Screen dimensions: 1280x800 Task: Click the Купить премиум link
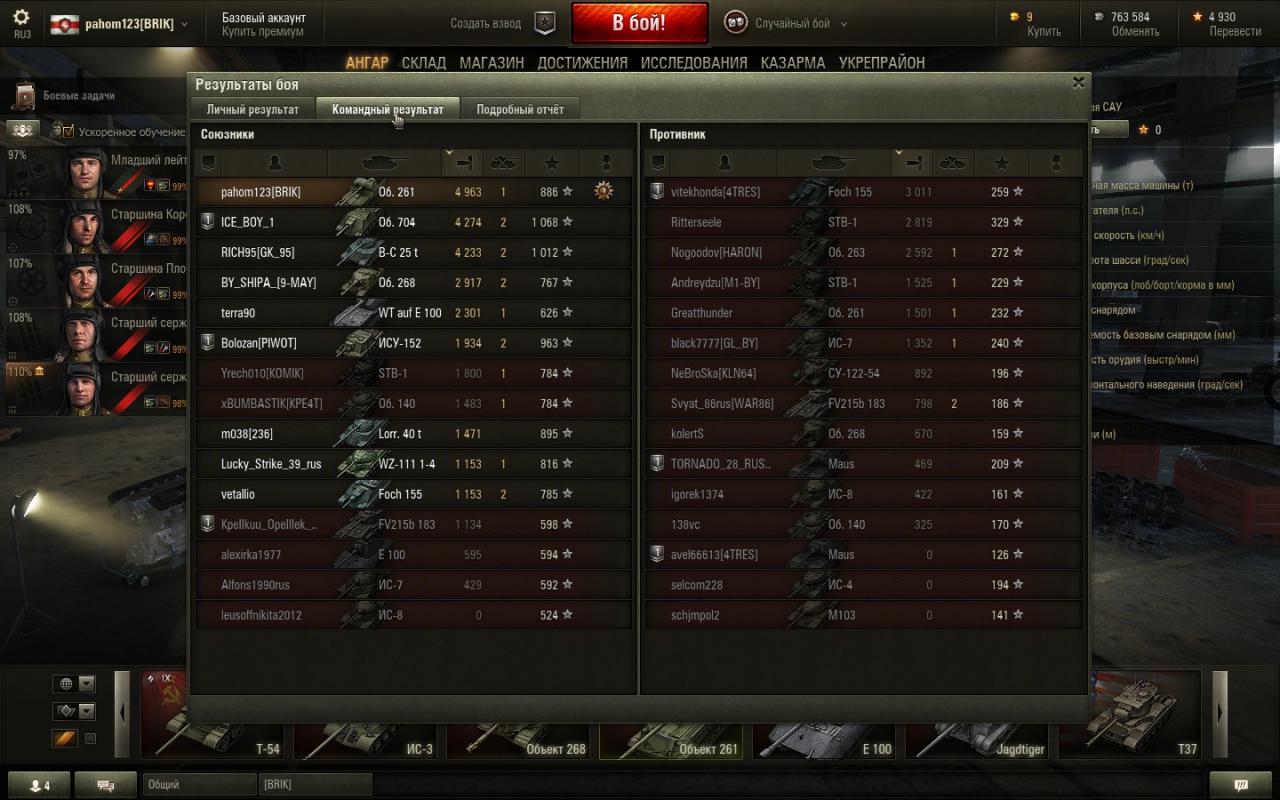[263, 32]
